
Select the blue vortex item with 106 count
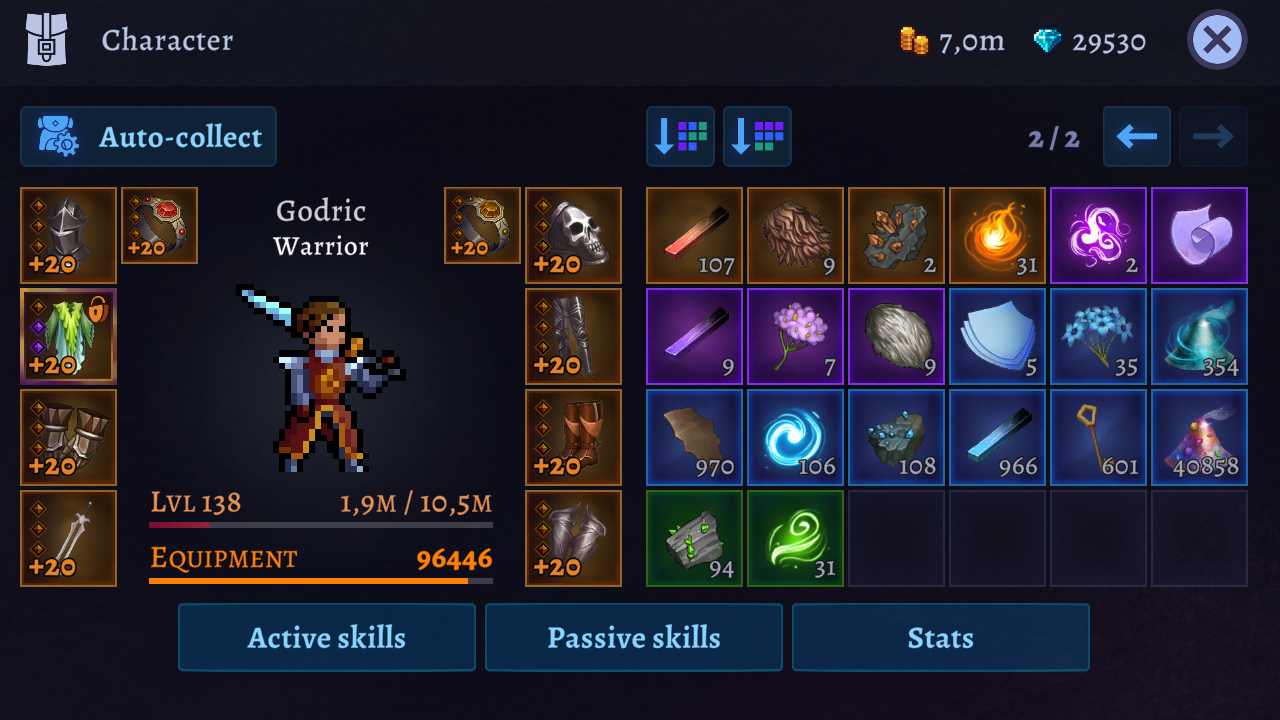pyautogui.click(x=795, y=437)
